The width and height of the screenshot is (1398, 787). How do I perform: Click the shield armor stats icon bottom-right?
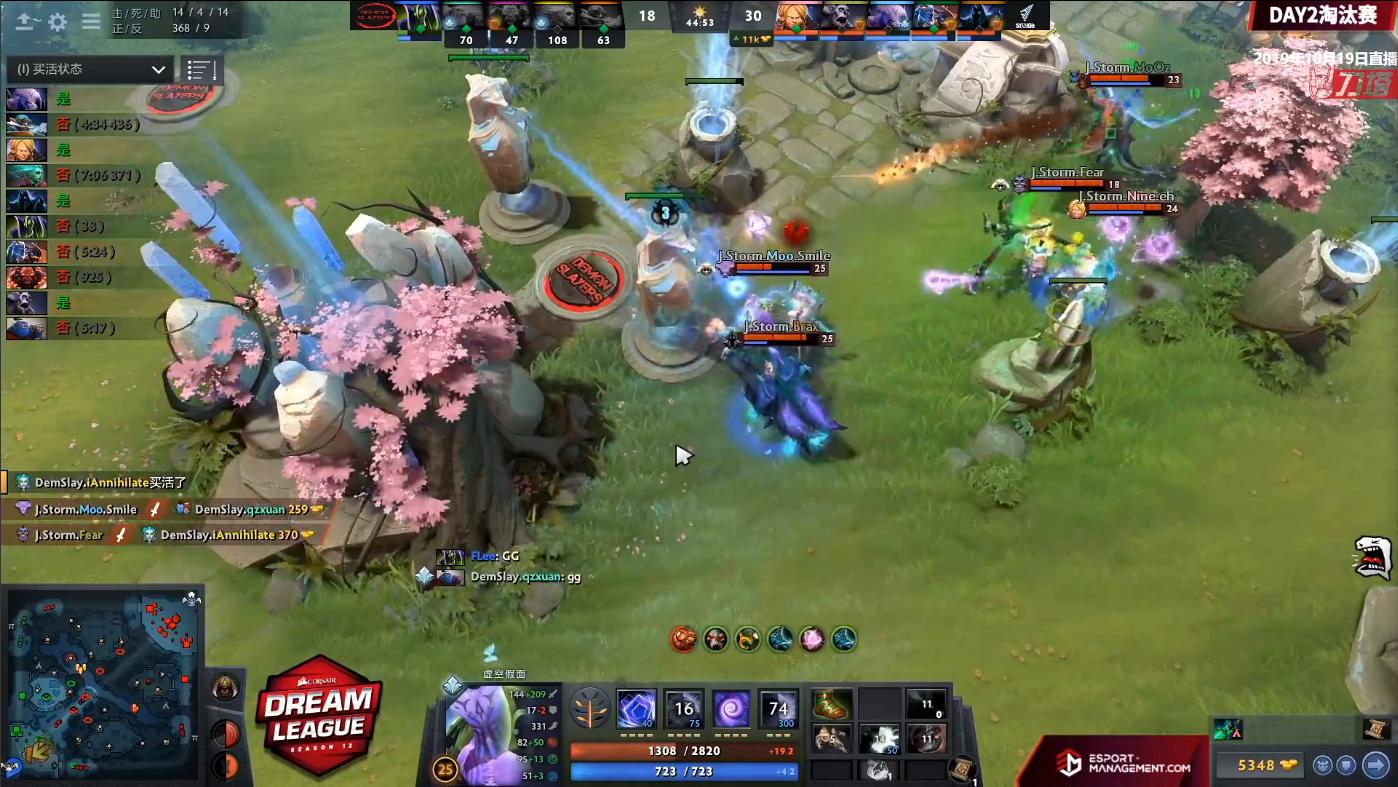coord(1347,765)
